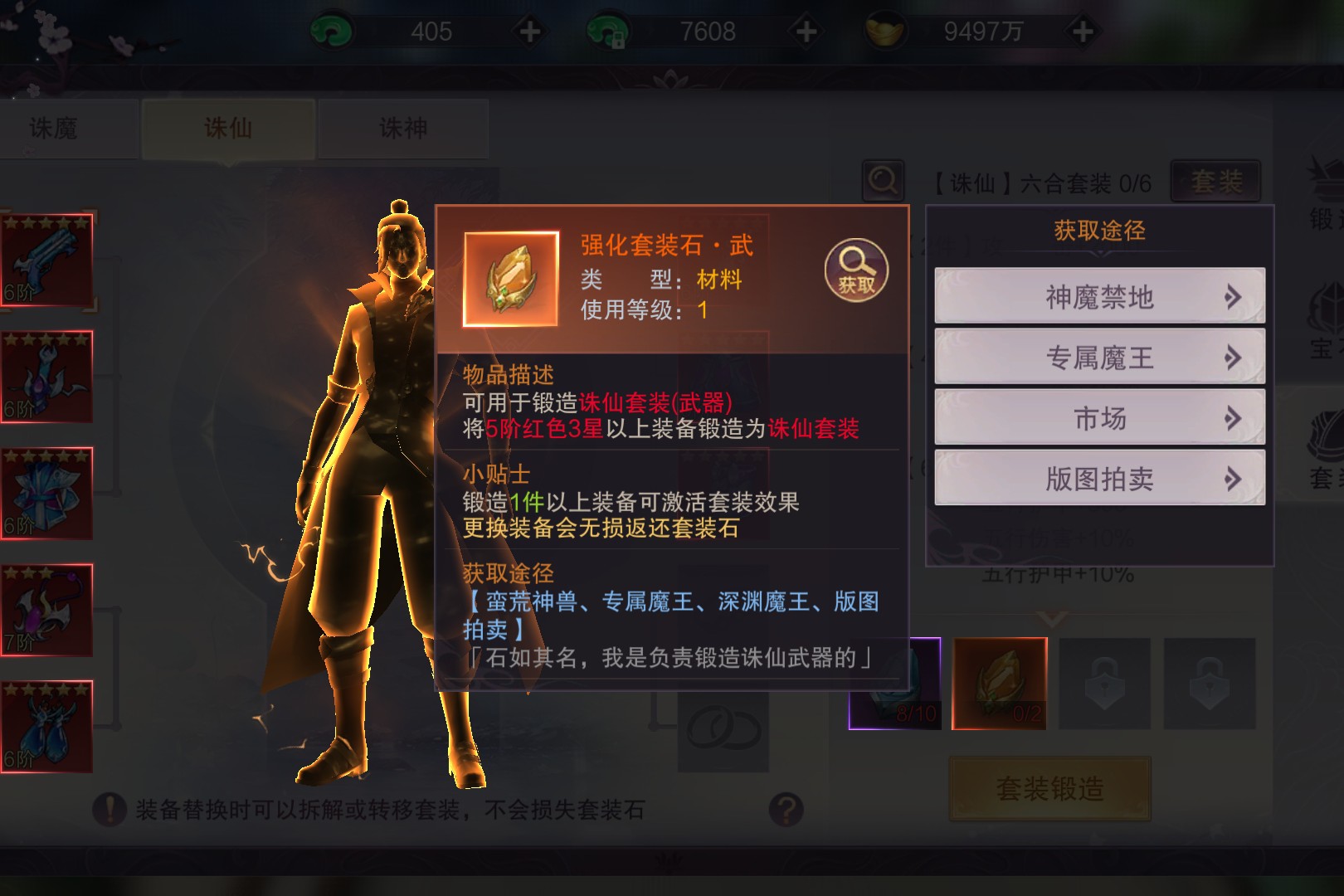Select the orange set stone material slot
1344x896 pixels.
click(x=1000, y=684)
